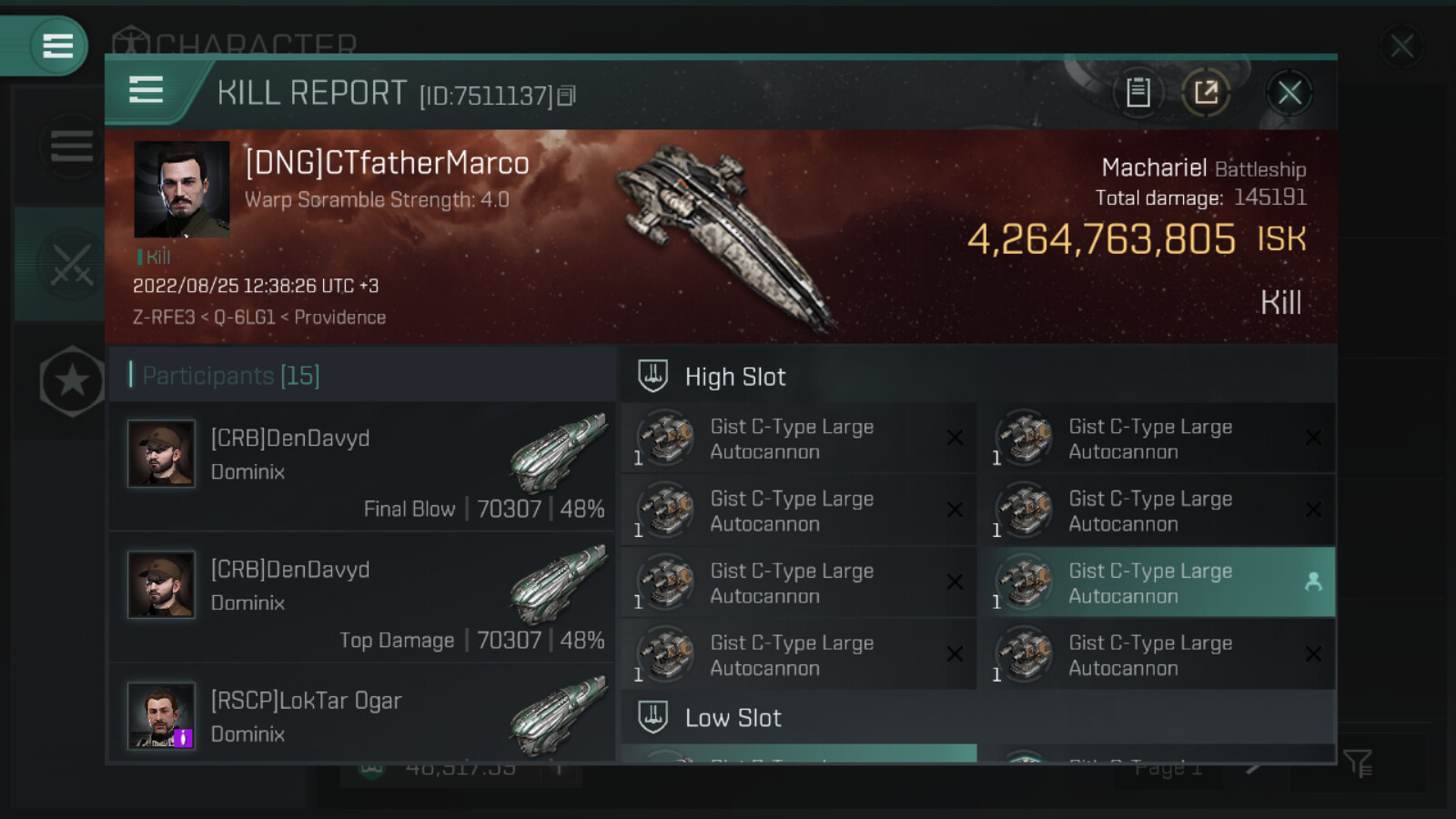Close the background Character window
The width and height of the screenshot is (1456, 819).
coord(1401,45)
